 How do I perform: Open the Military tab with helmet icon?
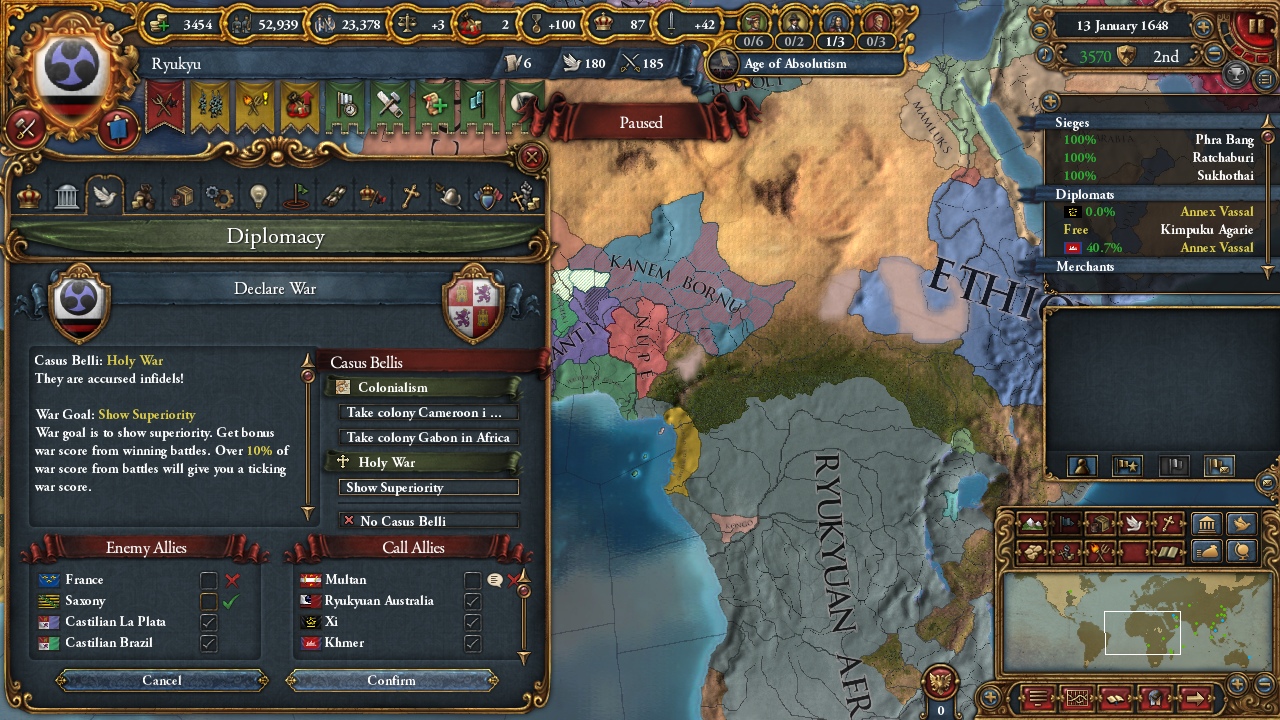pyautogui.click(x=452, y=196)
